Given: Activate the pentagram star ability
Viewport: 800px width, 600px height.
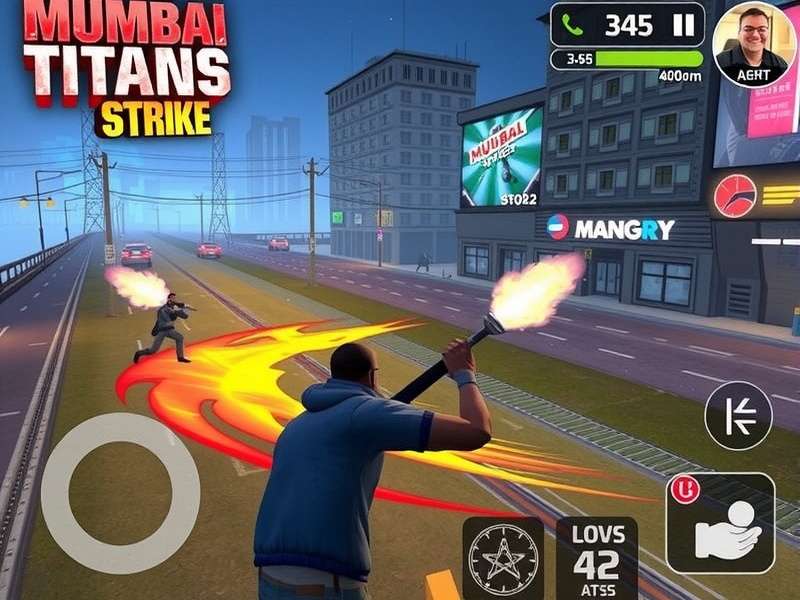Looking at the screenshot, I should click(503, 558).
